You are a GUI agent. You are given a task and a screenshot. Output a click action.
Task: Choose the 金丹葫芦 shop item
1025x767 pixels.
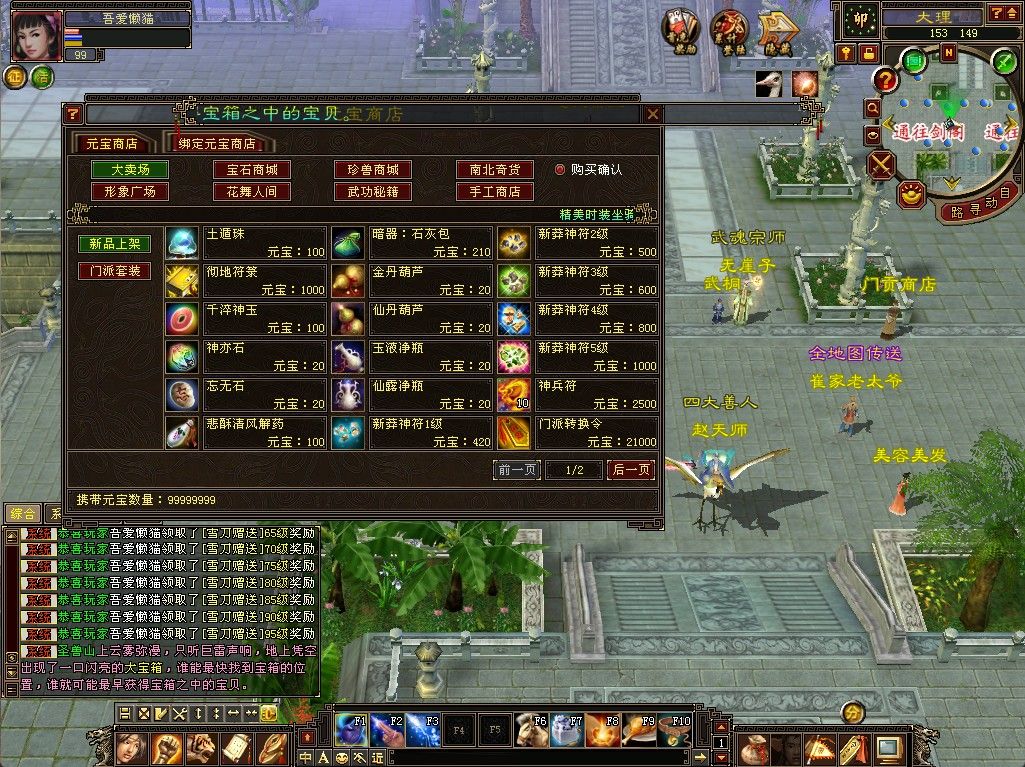coord(412,279)
